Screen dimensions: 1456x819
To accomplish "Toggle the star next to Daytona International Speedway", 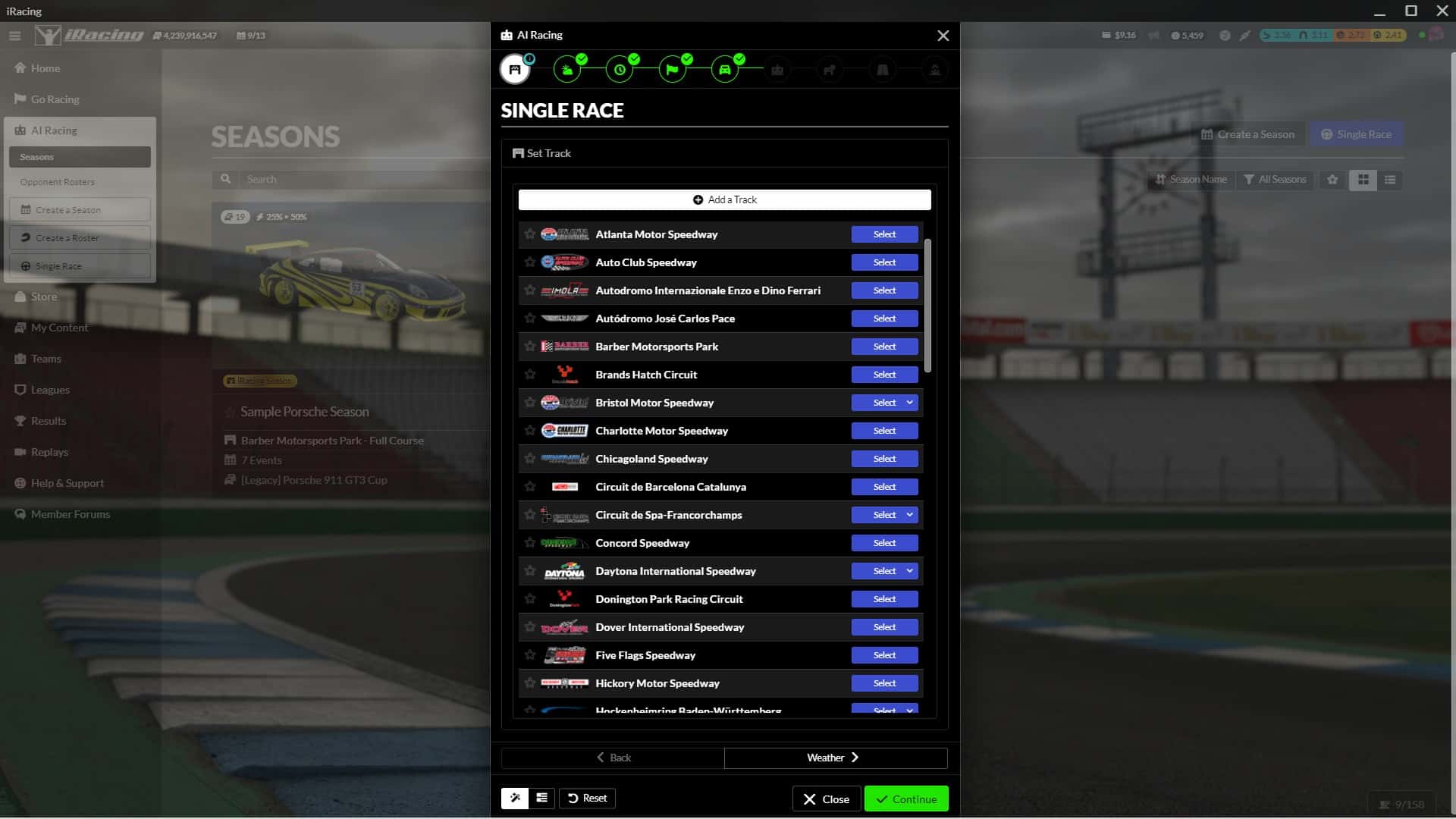I will point(529,570).
